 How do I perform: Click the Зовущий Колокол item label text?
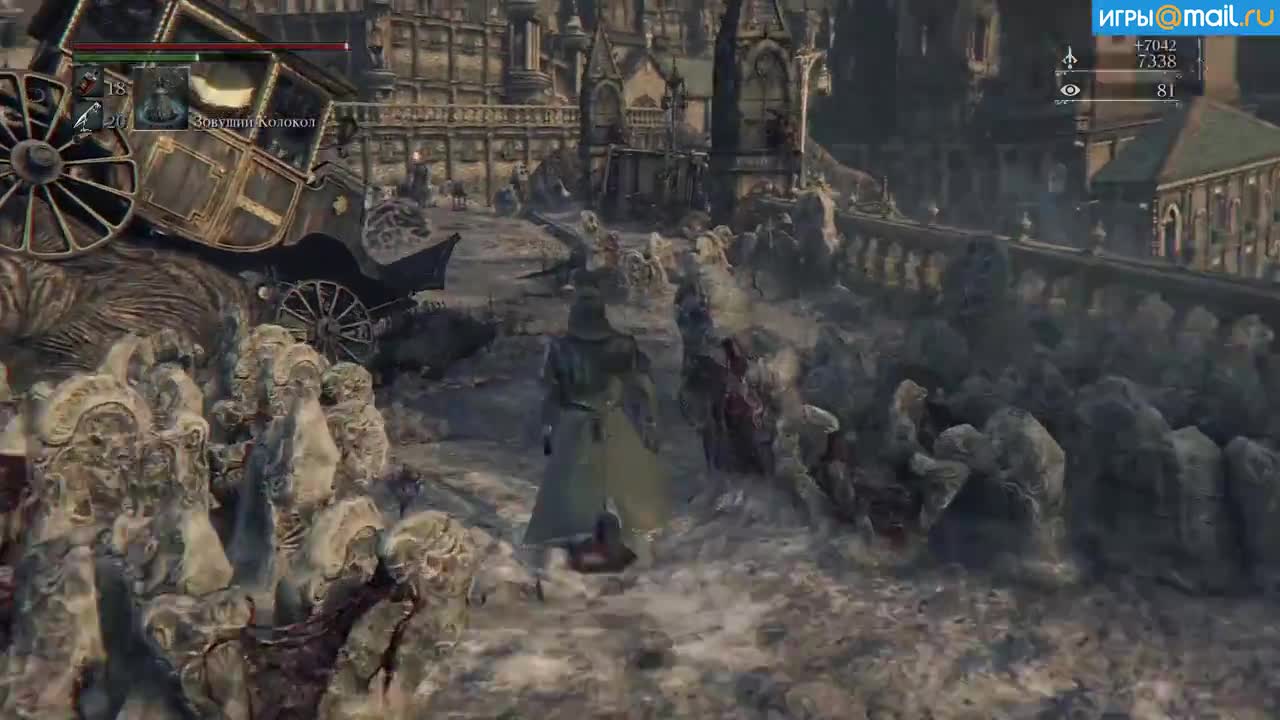point(253,122)
